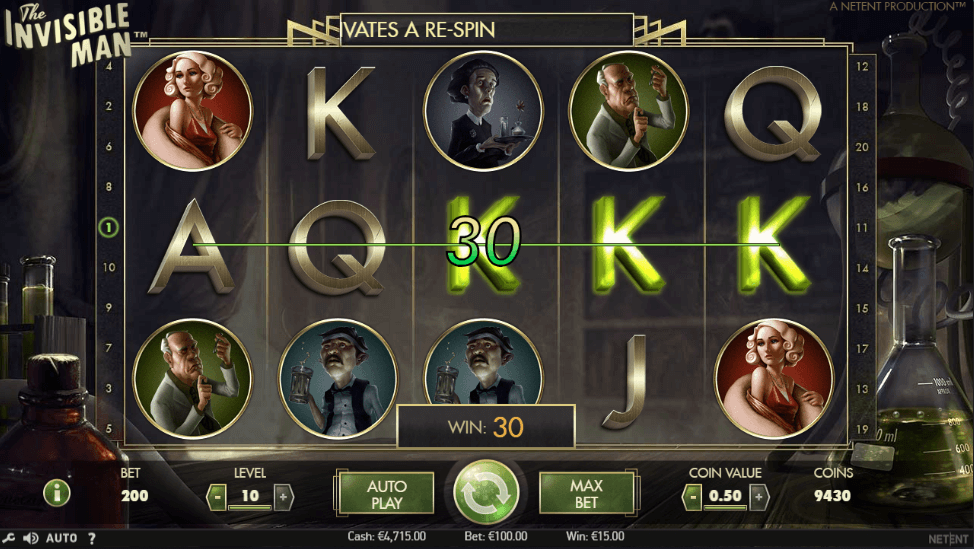Spin the reels with the green button
The width and height of the screenshot is (974, 549).
point(486,493)
